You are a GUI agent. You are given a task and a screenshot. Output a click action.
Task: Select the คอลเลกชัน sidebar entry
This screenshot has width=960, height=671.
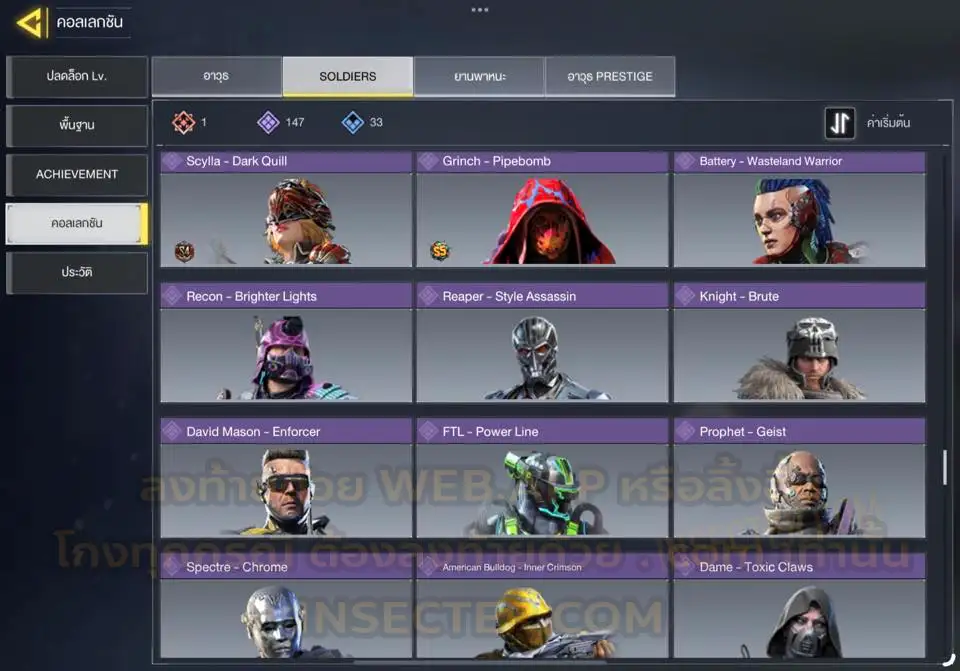click(x=77, y=223)
